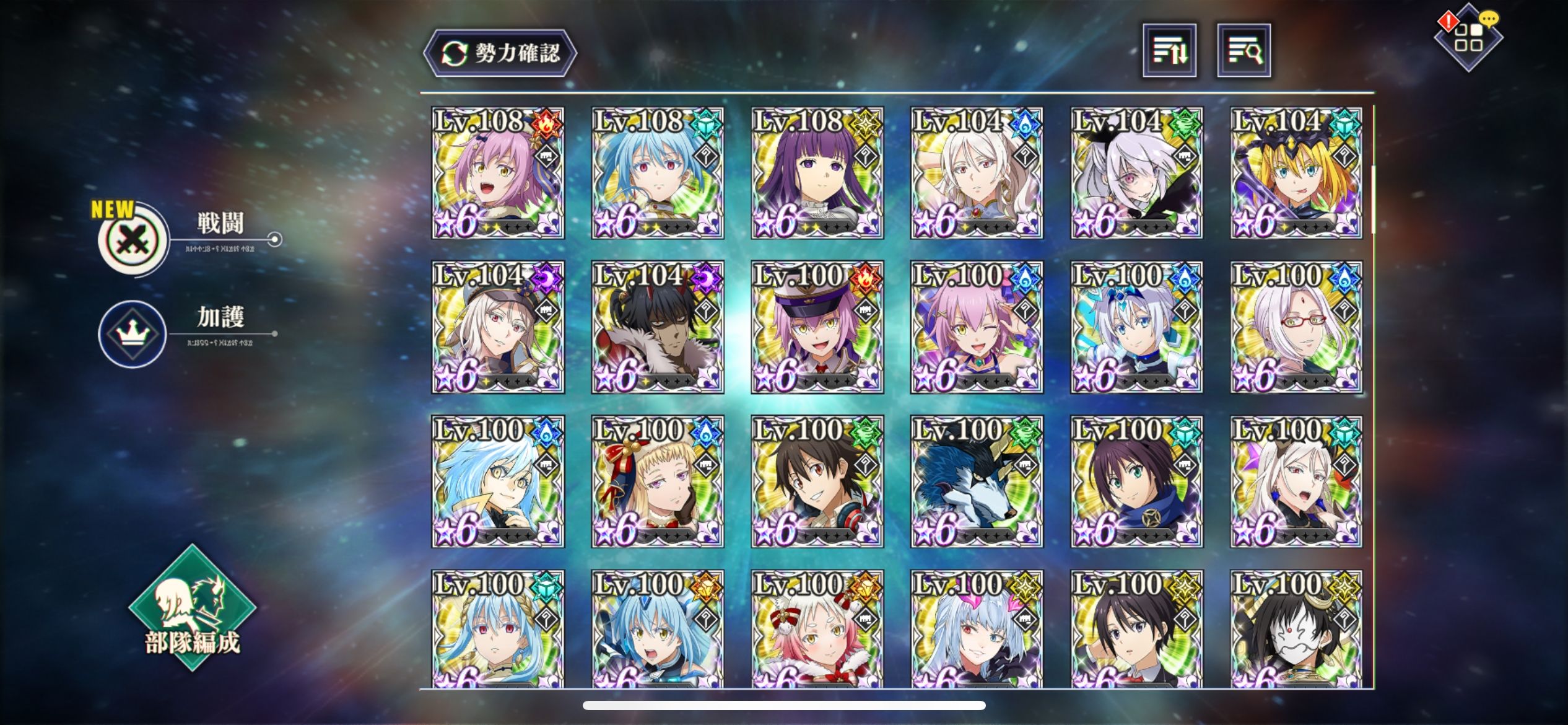Select the Lv.100 blue wolf card
1568x725 pixels.
point(977,481)
